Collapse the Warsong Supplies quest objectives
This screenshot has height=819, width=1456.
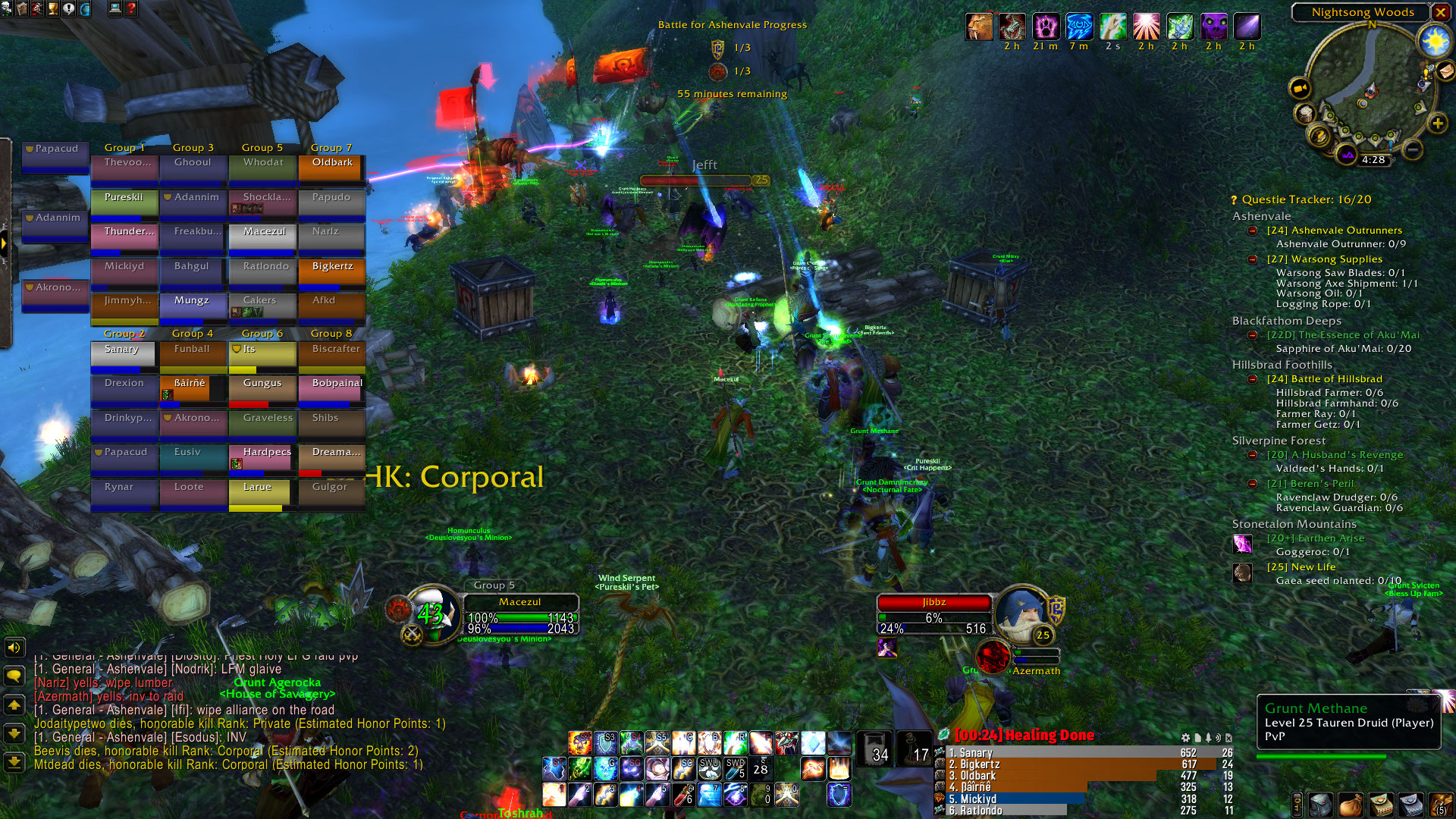pos(1253,259)
